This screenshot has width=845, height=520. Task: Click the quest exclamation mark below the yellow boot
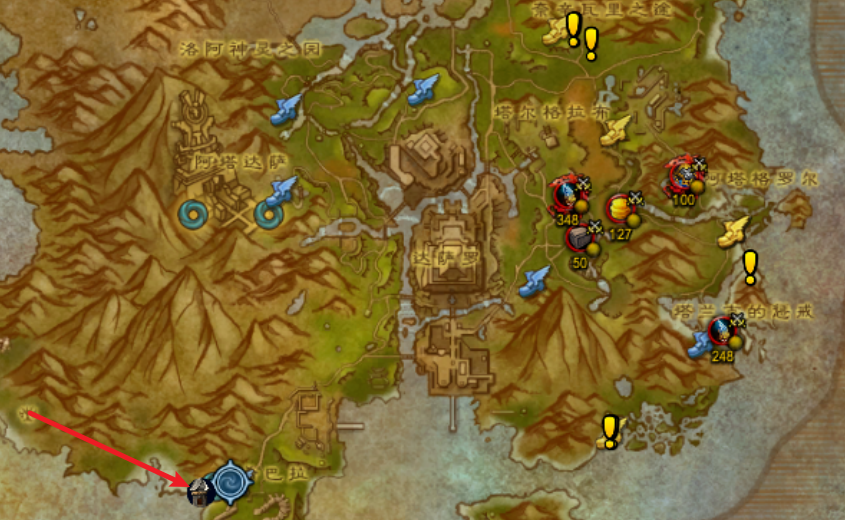click(x=750, y=267)
